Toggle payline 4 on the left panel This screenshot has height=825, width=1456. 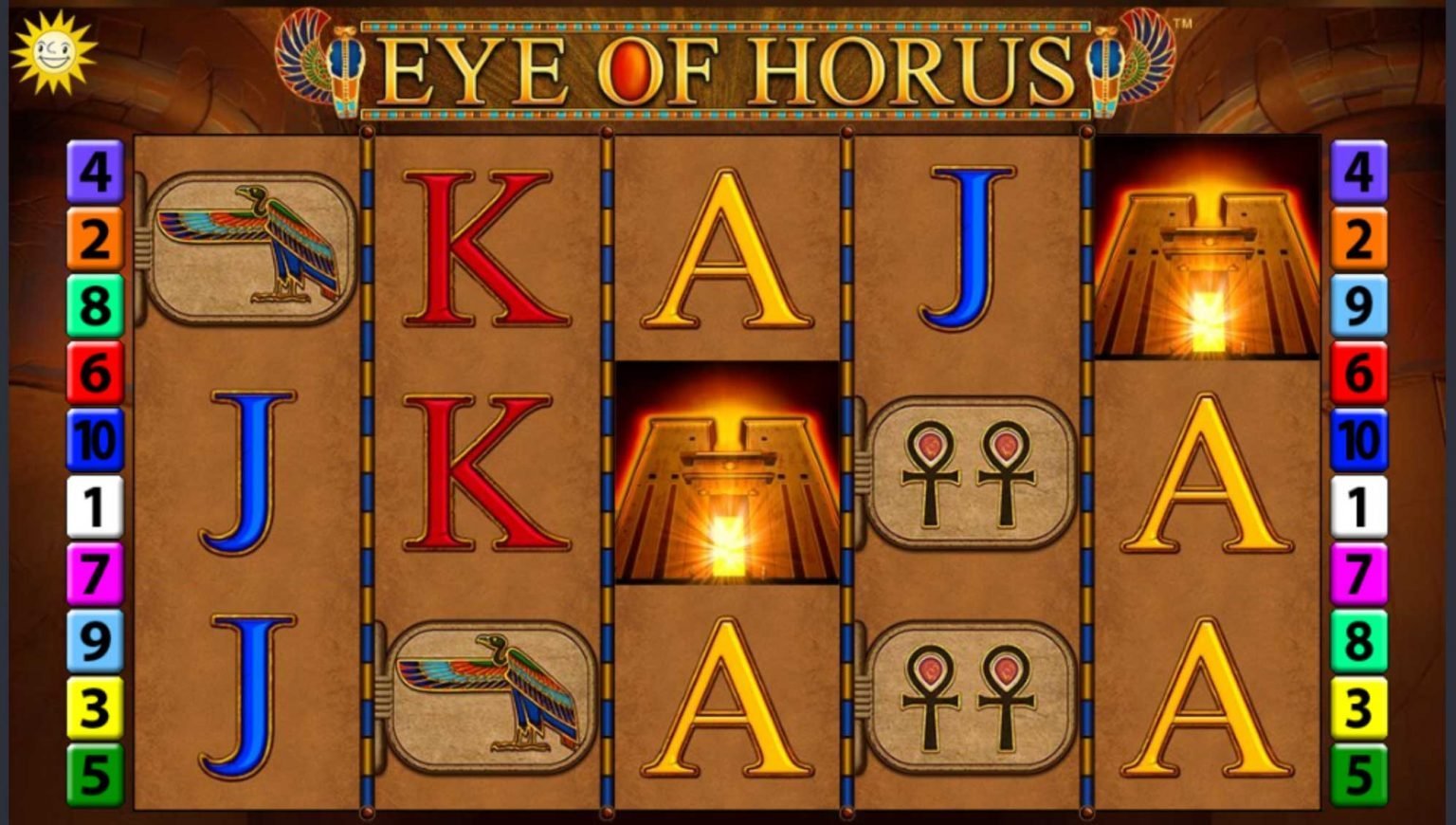tap(92, 174)
